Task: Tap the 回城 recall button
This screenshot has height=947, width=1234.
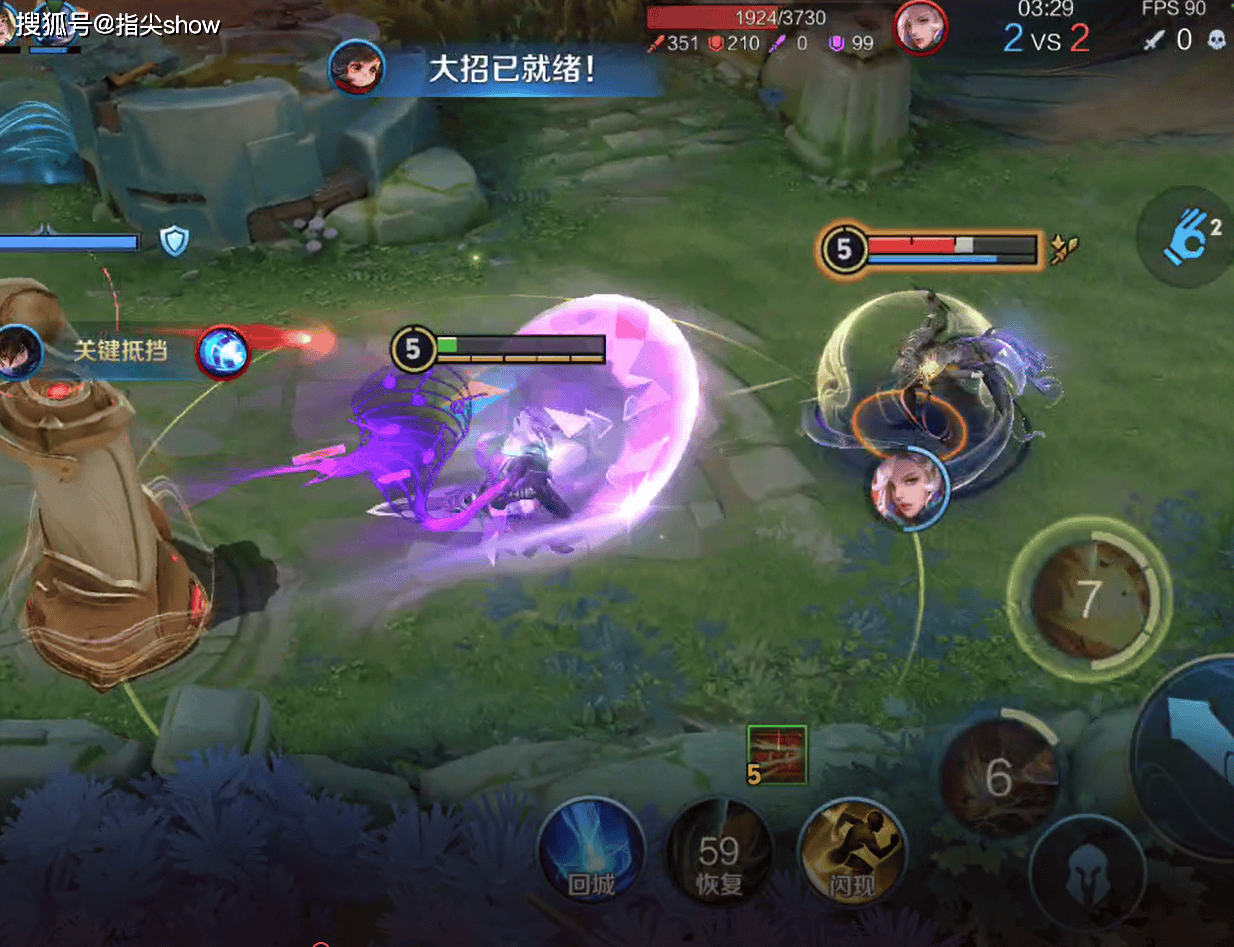Action: pyautogui.click(x=590, y=853)
